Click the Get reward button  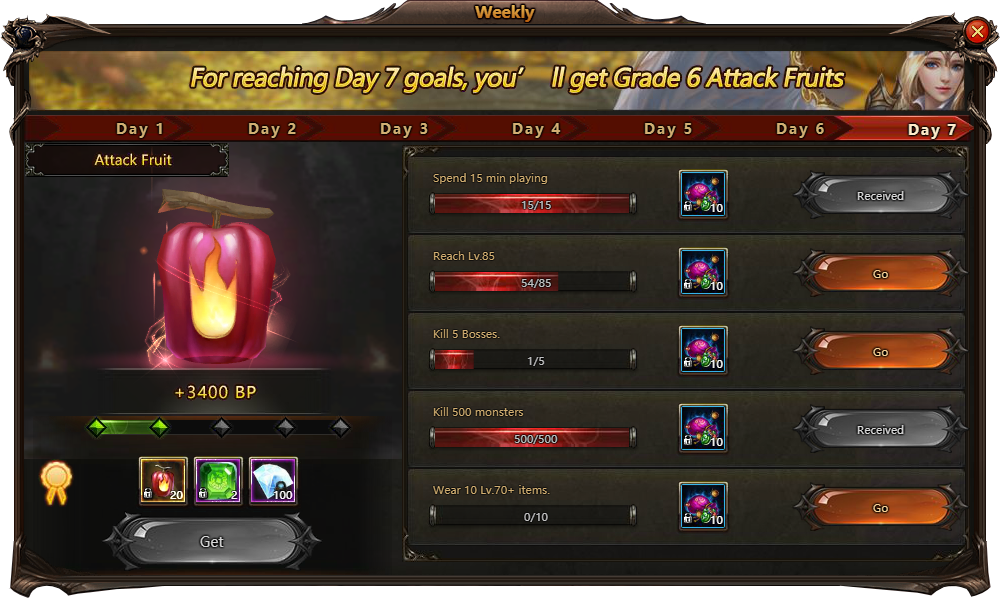[x=212, y=541]
